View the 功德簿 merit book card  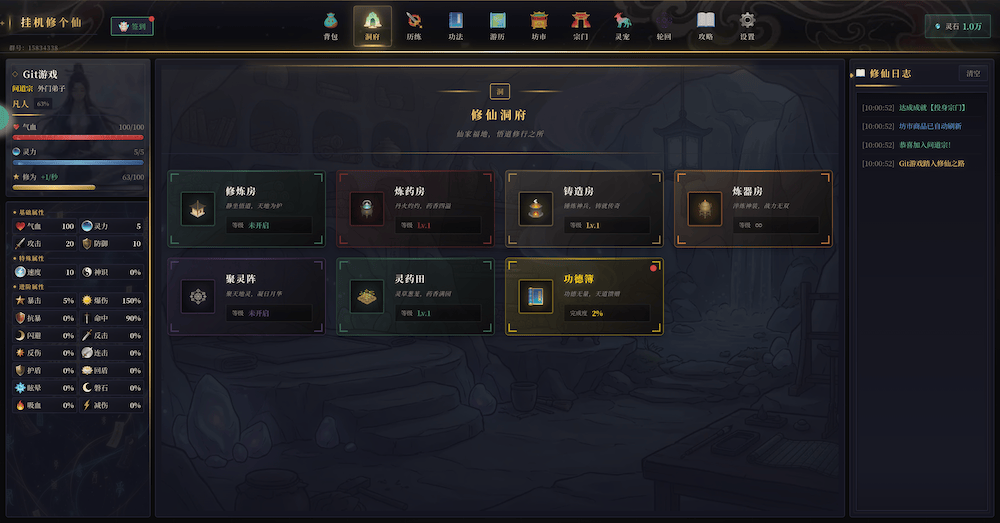tap(584, 296)
